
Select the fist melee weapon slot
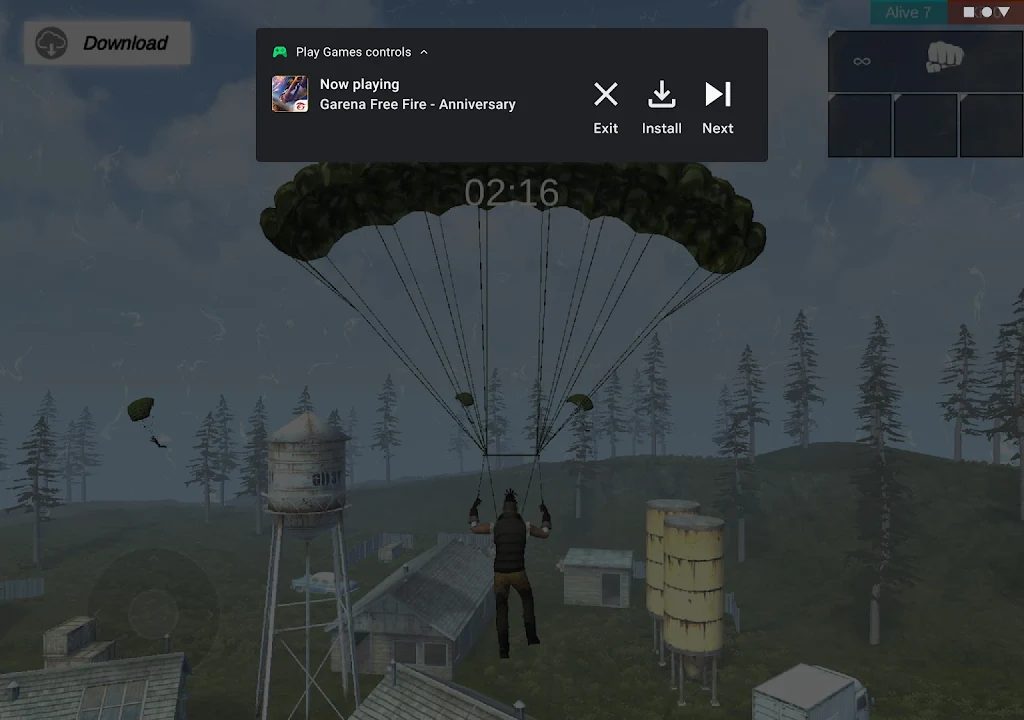(x=943, y=58)
